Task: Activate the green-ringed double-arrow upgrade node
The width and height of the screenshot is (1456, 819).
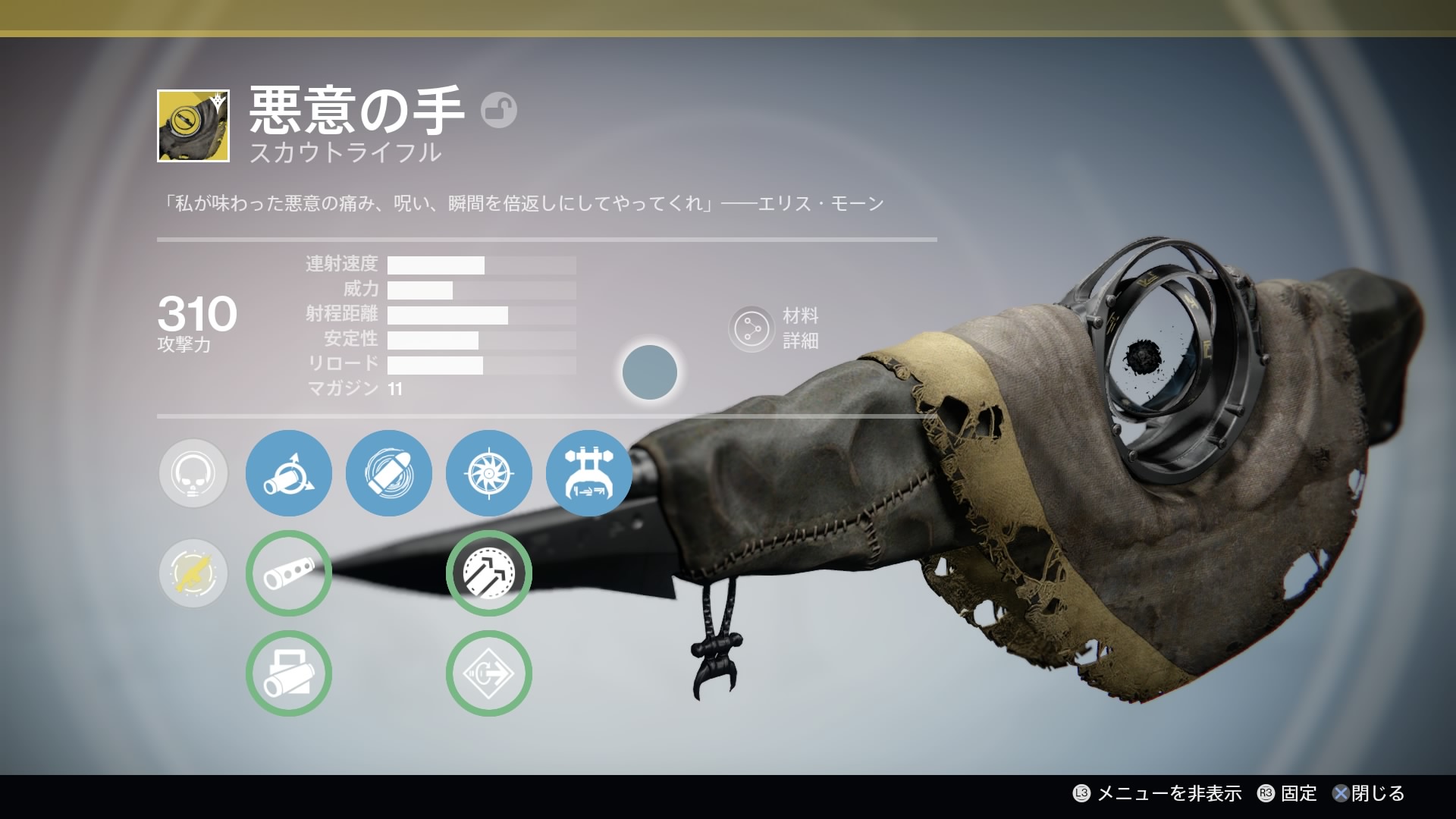Action: [x=489, y=573]
